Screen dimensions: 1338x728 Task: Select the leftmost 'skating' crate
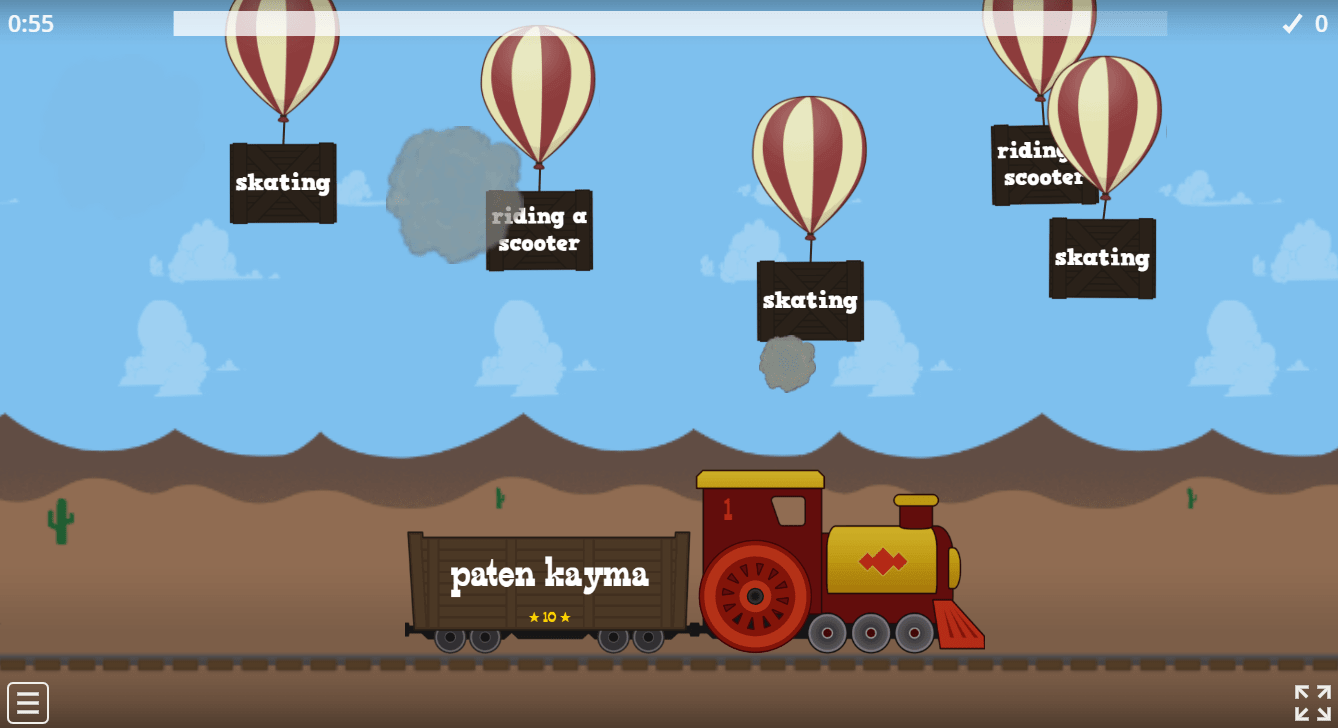[x=282, y=182]
